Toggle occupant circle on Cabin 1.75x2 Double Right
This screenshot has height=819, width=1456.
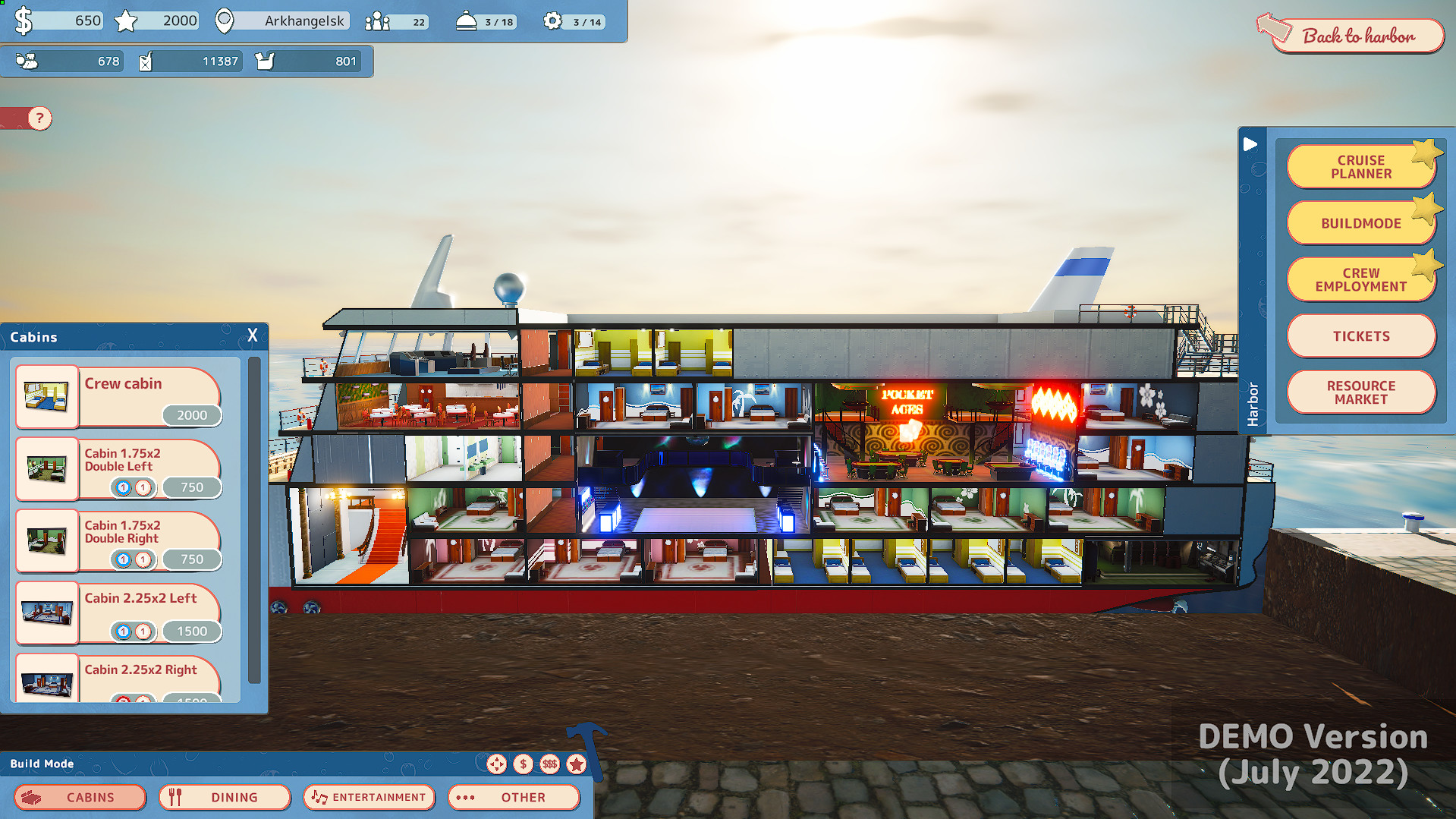pyautogui.click(x=124, y=559)
